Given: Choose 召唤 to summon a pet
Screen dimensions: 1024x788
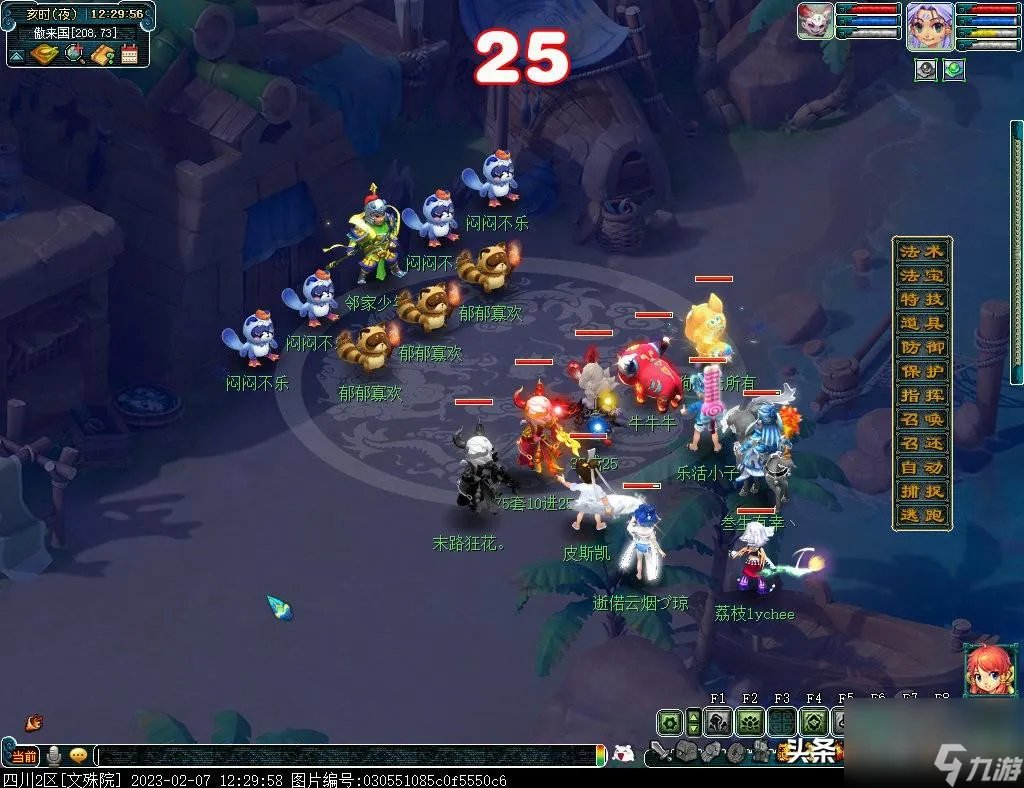Looking at the screenshot, I should pos(921,420).
